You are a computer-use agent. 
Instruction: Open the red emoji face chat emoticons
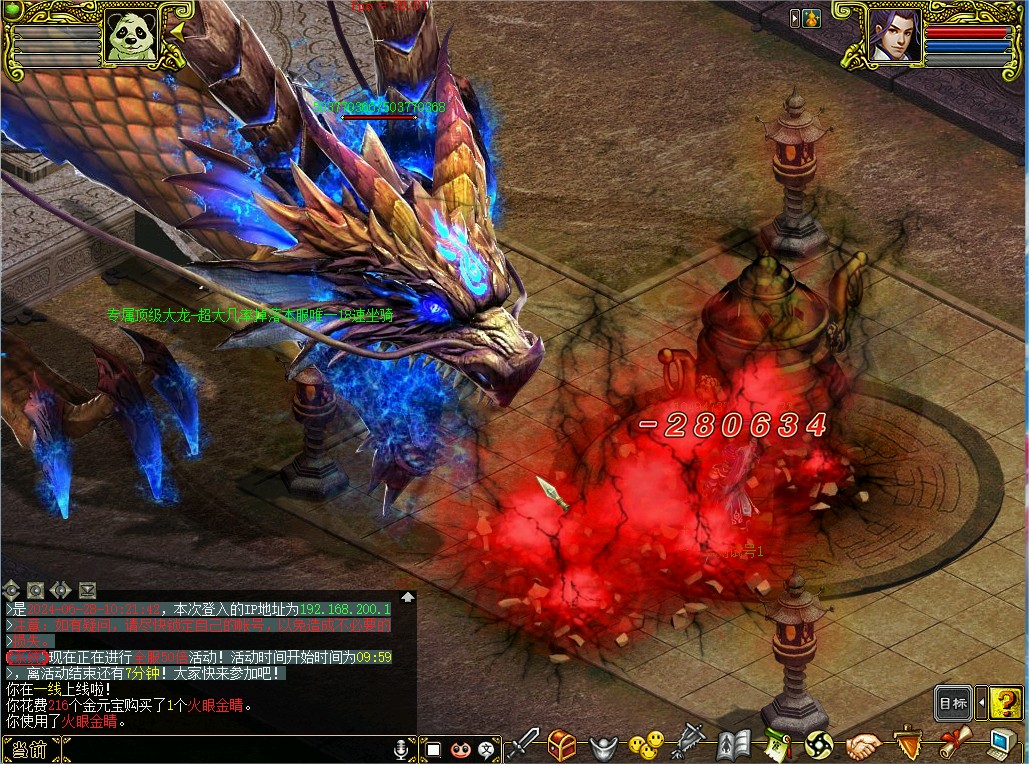(x=460, y=749)
